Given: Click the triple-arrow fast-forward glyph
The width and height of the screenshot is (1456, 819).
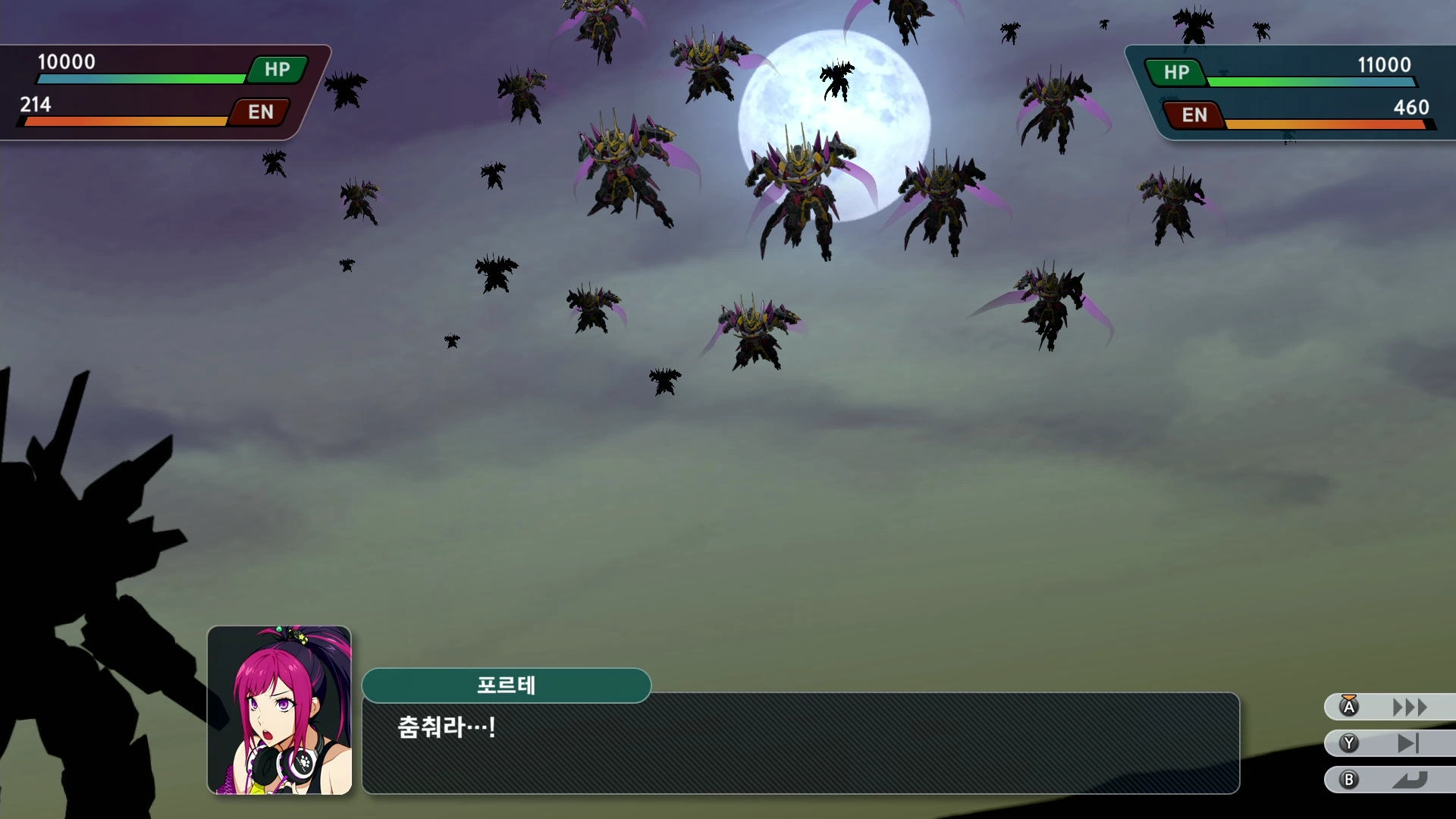Looking at the screenshot, I should [x=1409, y=707].
